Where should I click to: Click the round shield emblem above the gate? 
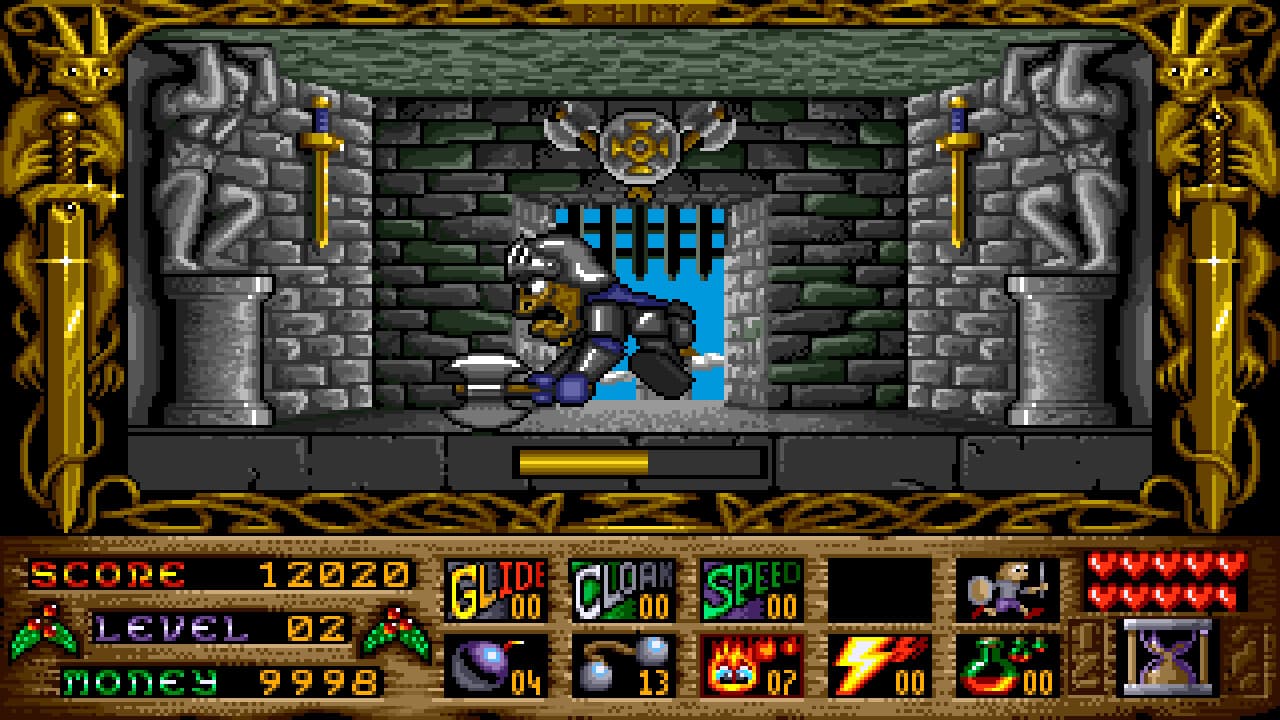coord(640,148)
